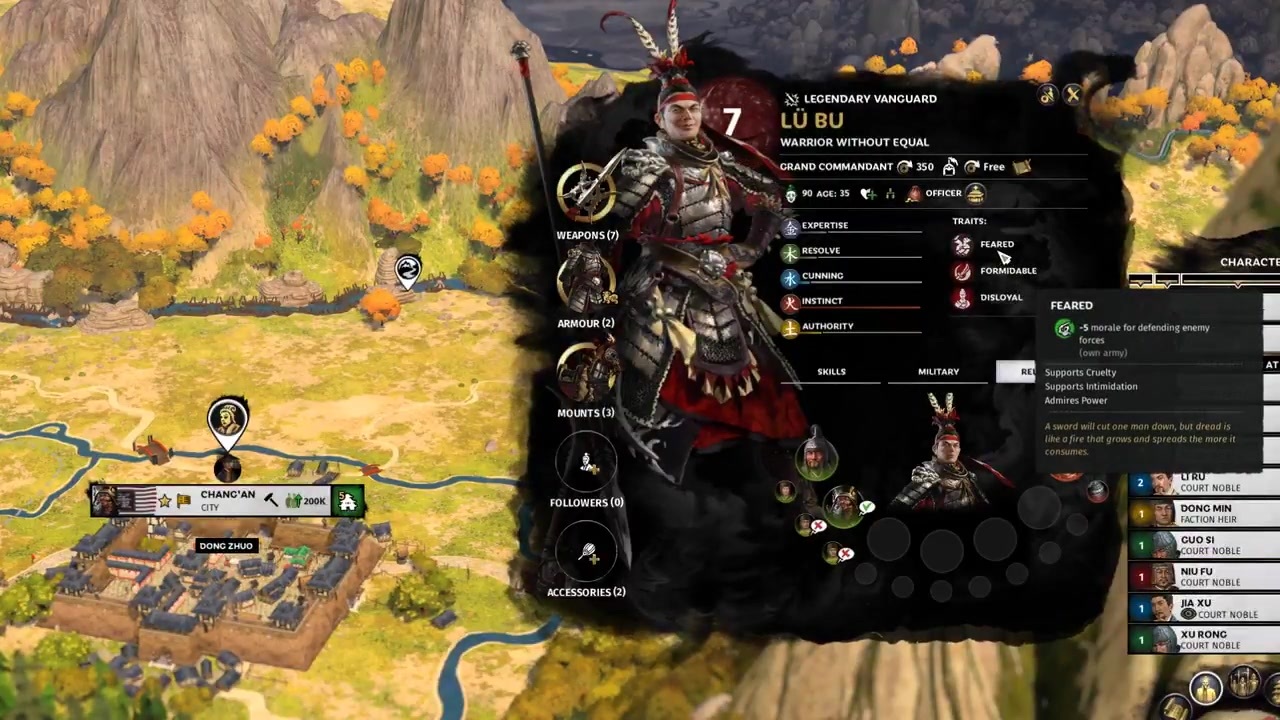
Task: Open the Accessories slot
Action: pos(587,551)
